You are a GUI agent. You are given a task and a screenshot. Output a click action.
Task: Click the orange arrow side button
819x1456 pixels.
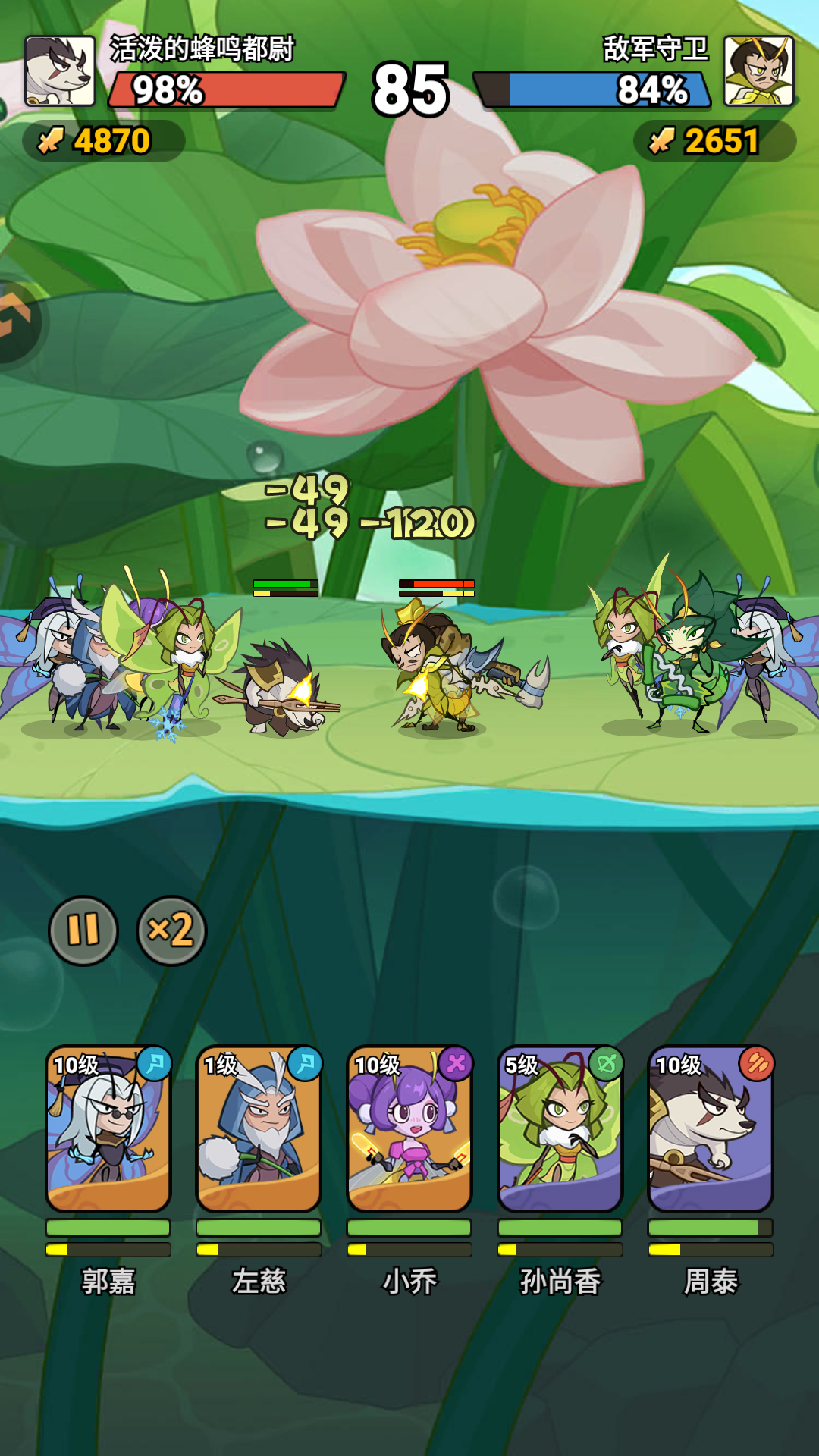(x=15, y=318)
